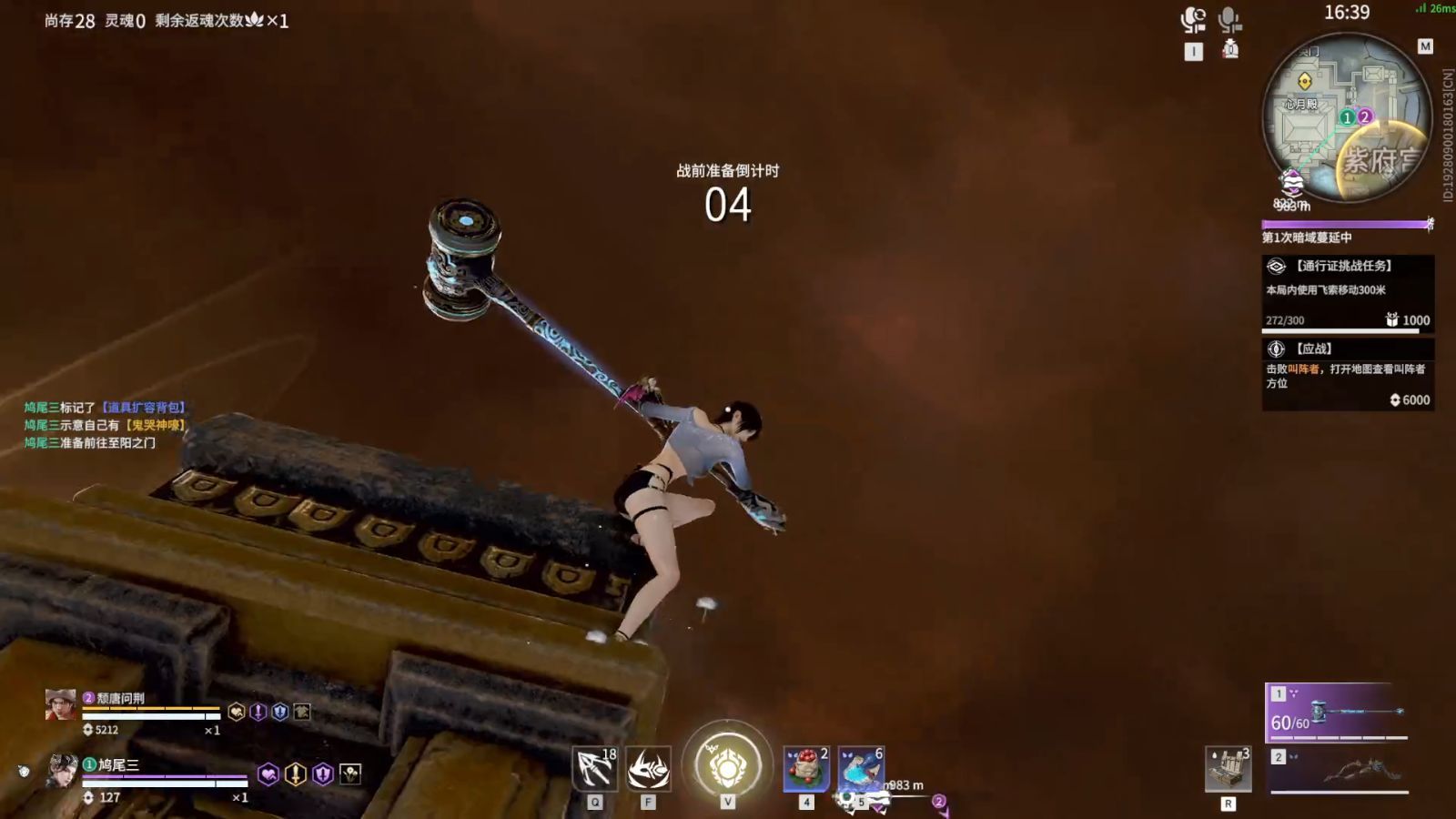This screenshot has width=1456, height=819.
Task: Select the 应战 objective tracker
Action: point(1347,374)
